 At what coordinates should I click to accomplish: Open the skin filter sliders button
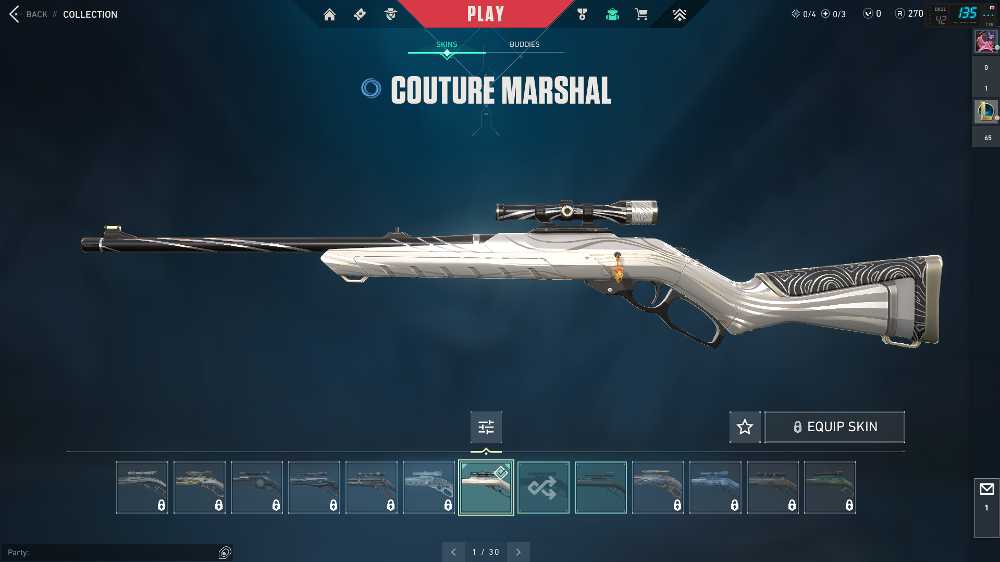click(x=486, y=427)
